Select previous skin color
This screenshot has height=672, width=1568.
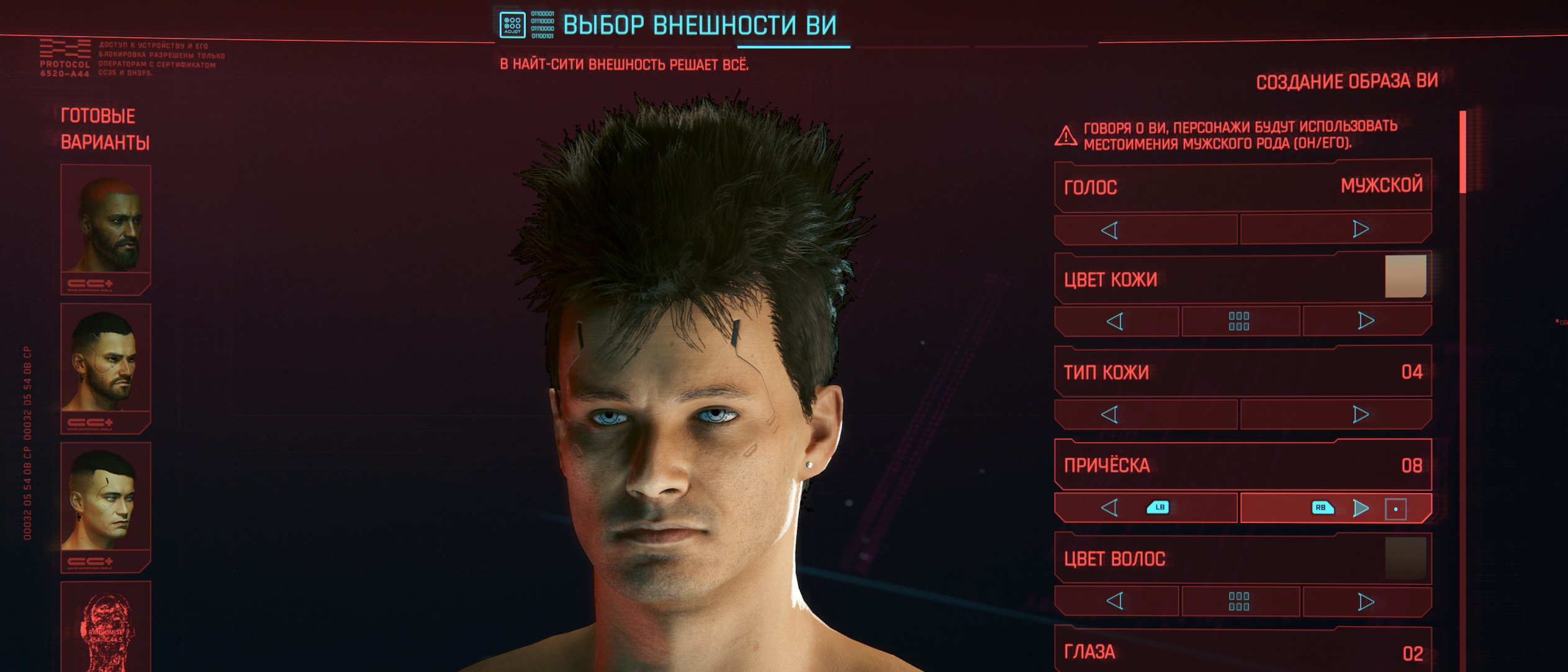coord(1115,322)
